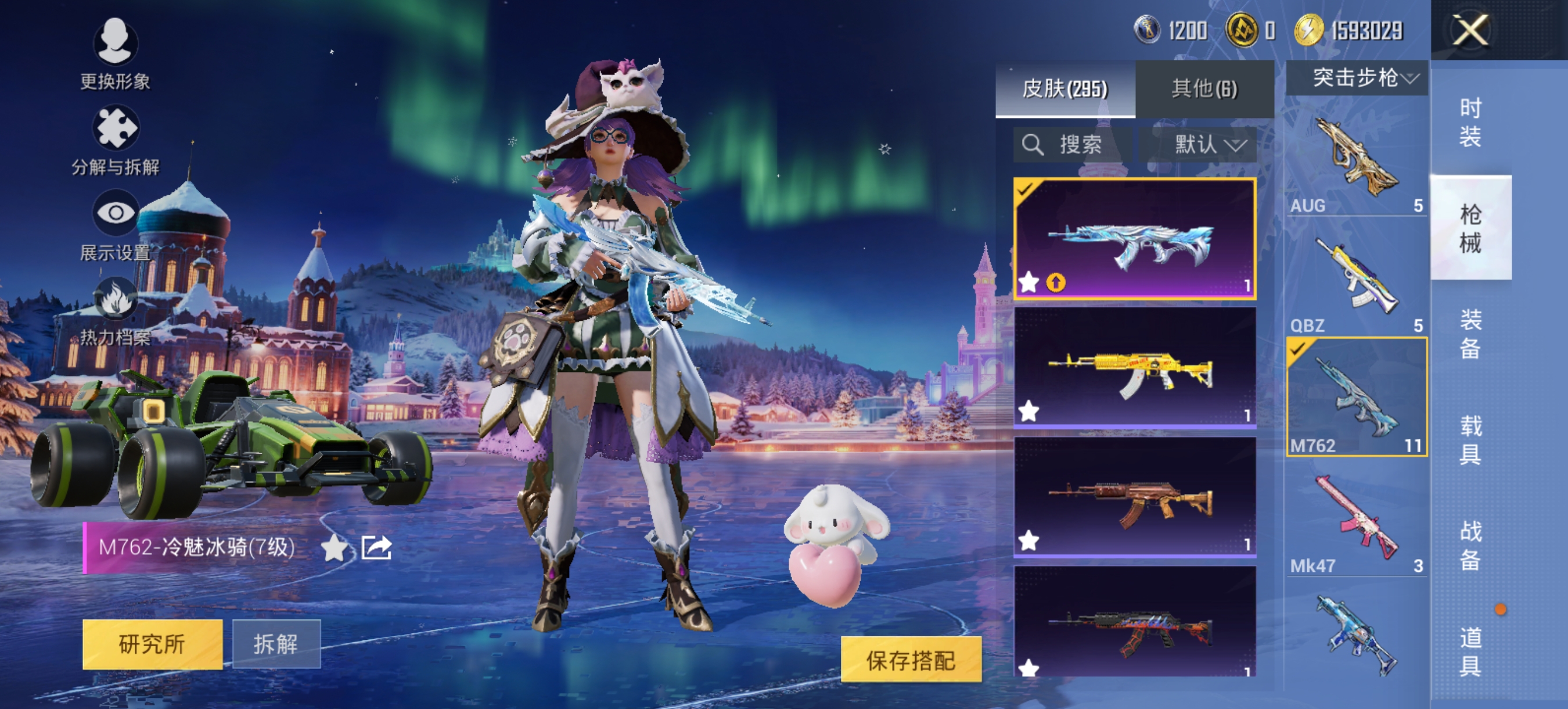Save the outfit with 保存搭配
Screen dimensions: 1568x709
(x=911, y=660)
